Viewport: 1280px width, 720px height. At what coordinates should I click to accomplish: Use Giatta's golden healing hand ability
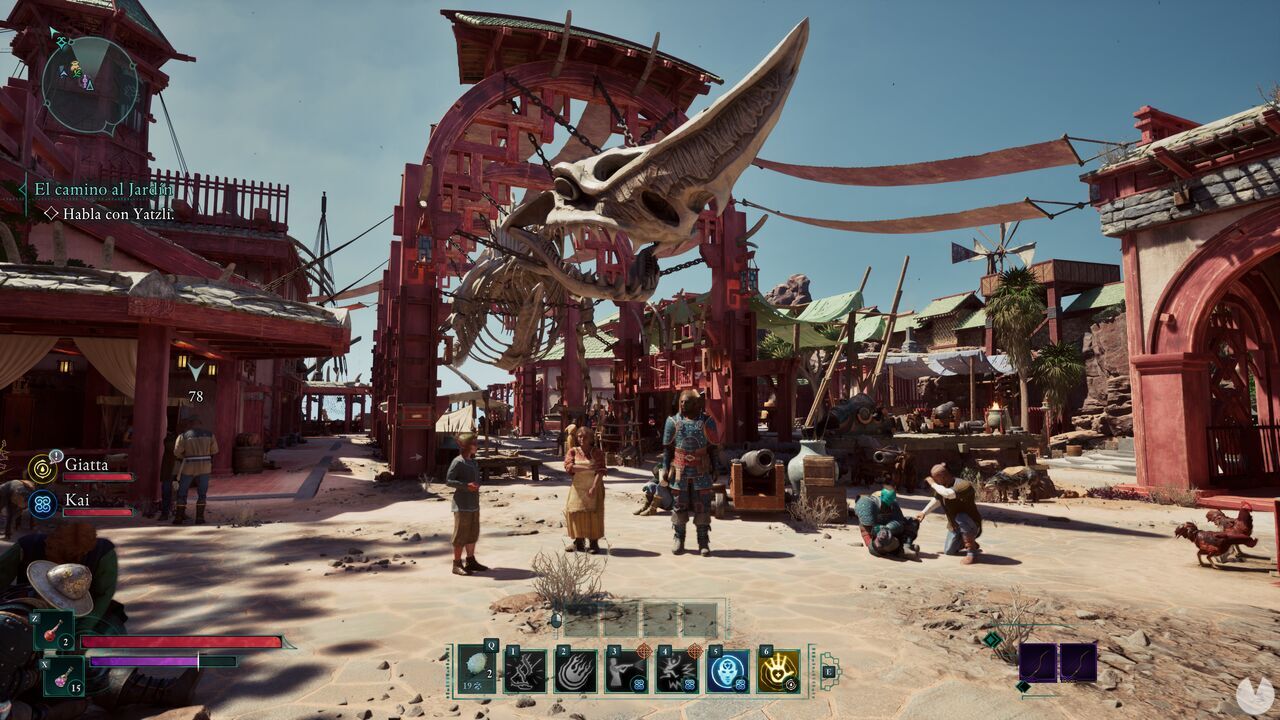(x=778, y=671)
